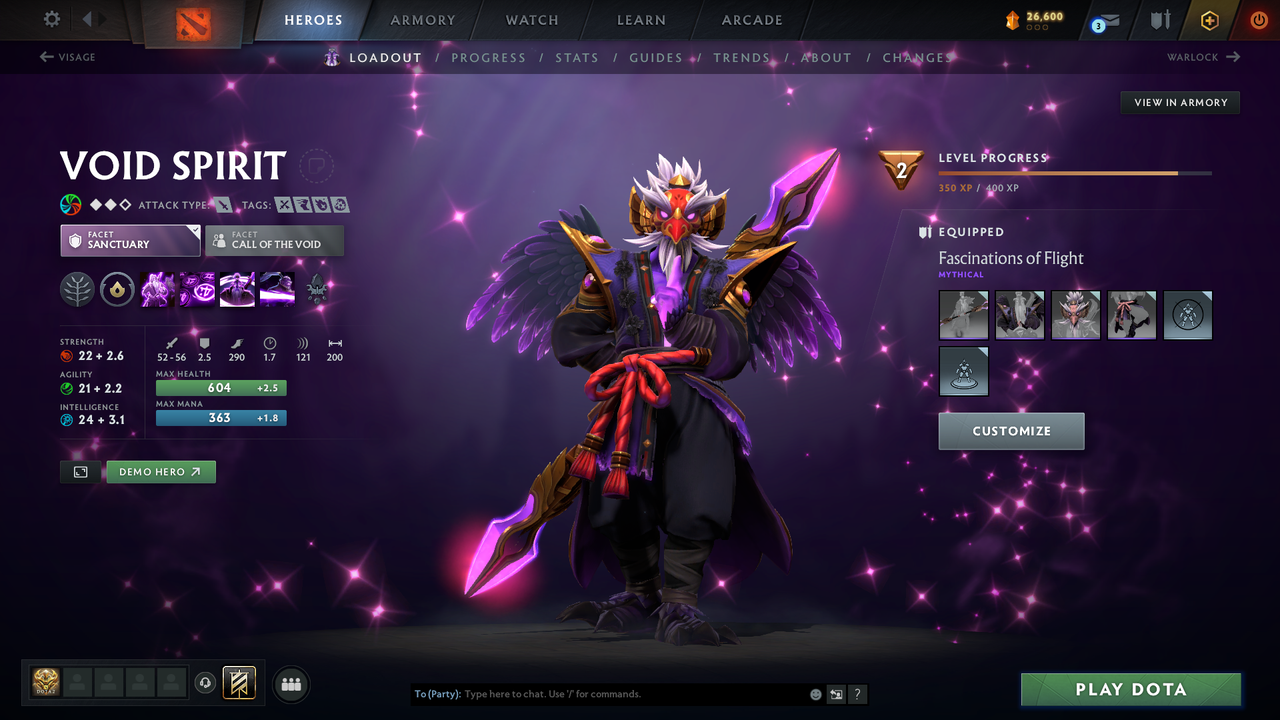
Task: Click the shield-and-sword armory icon
Action: [x=1158, y=20]
